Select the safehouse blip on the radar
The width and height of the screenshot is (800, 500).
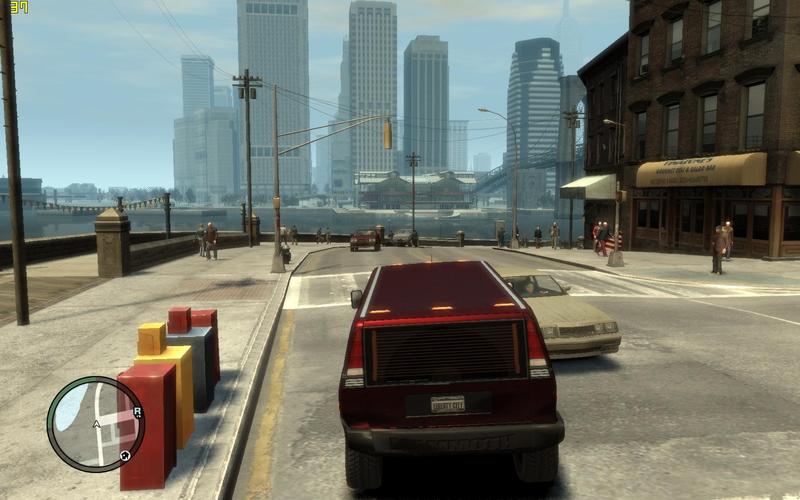tap(125, 456)
